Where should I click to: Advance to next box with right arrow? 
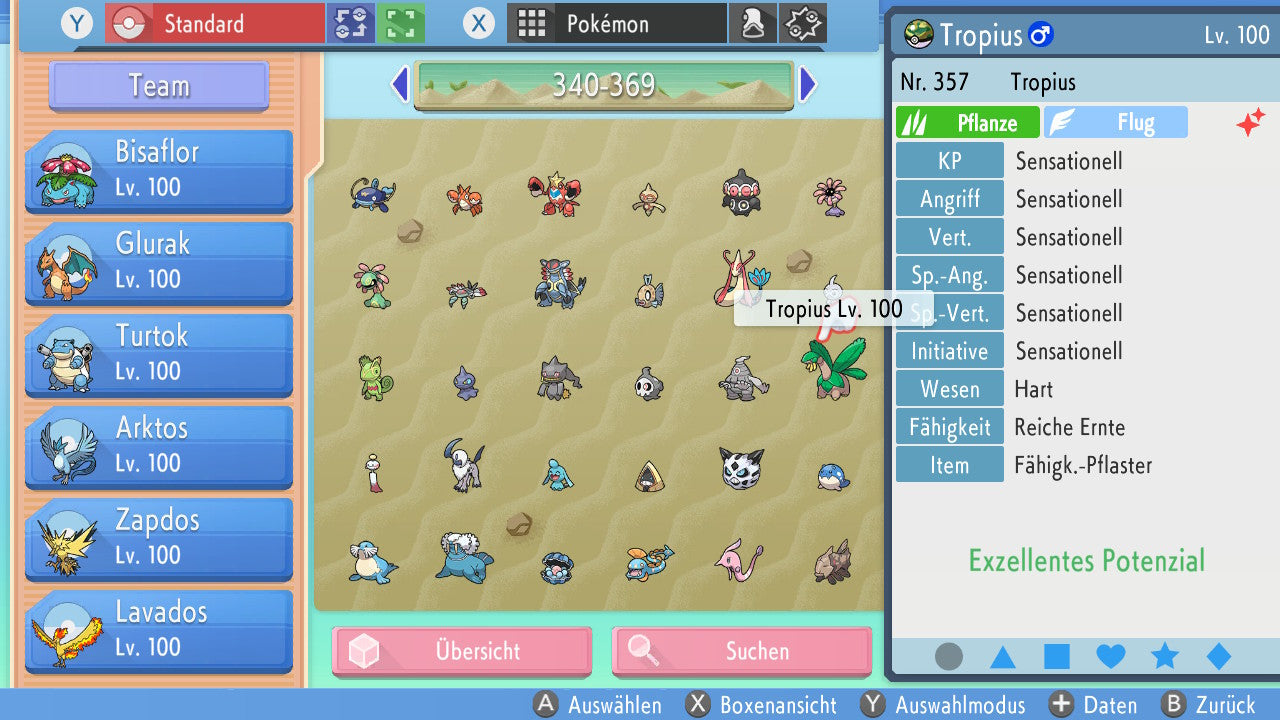(808, 85)
